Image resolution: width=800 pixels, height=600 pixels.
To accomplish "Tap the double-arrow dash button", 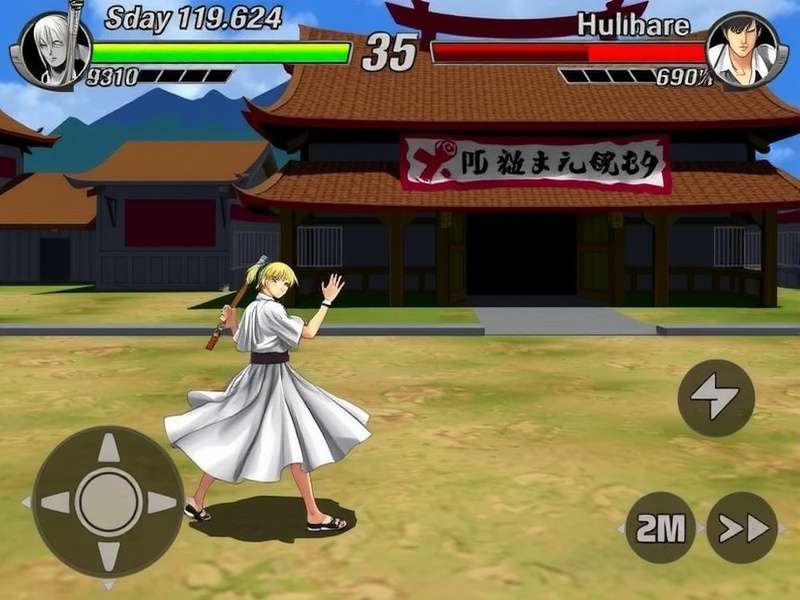I will pyautogui.click(x=742, y=528).
